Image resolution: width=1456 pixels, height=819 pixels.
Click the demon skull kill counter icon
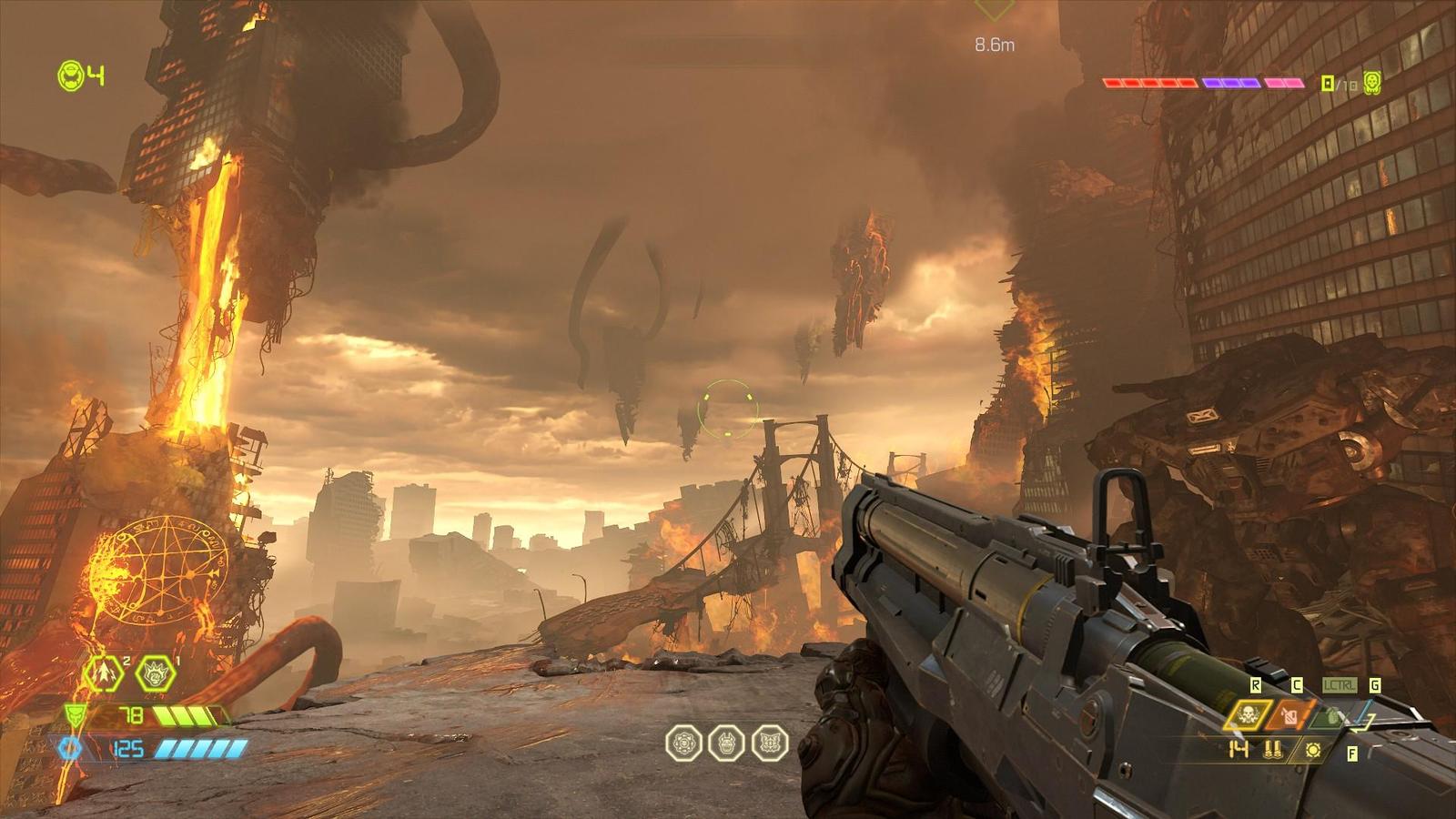(1371, 83)
